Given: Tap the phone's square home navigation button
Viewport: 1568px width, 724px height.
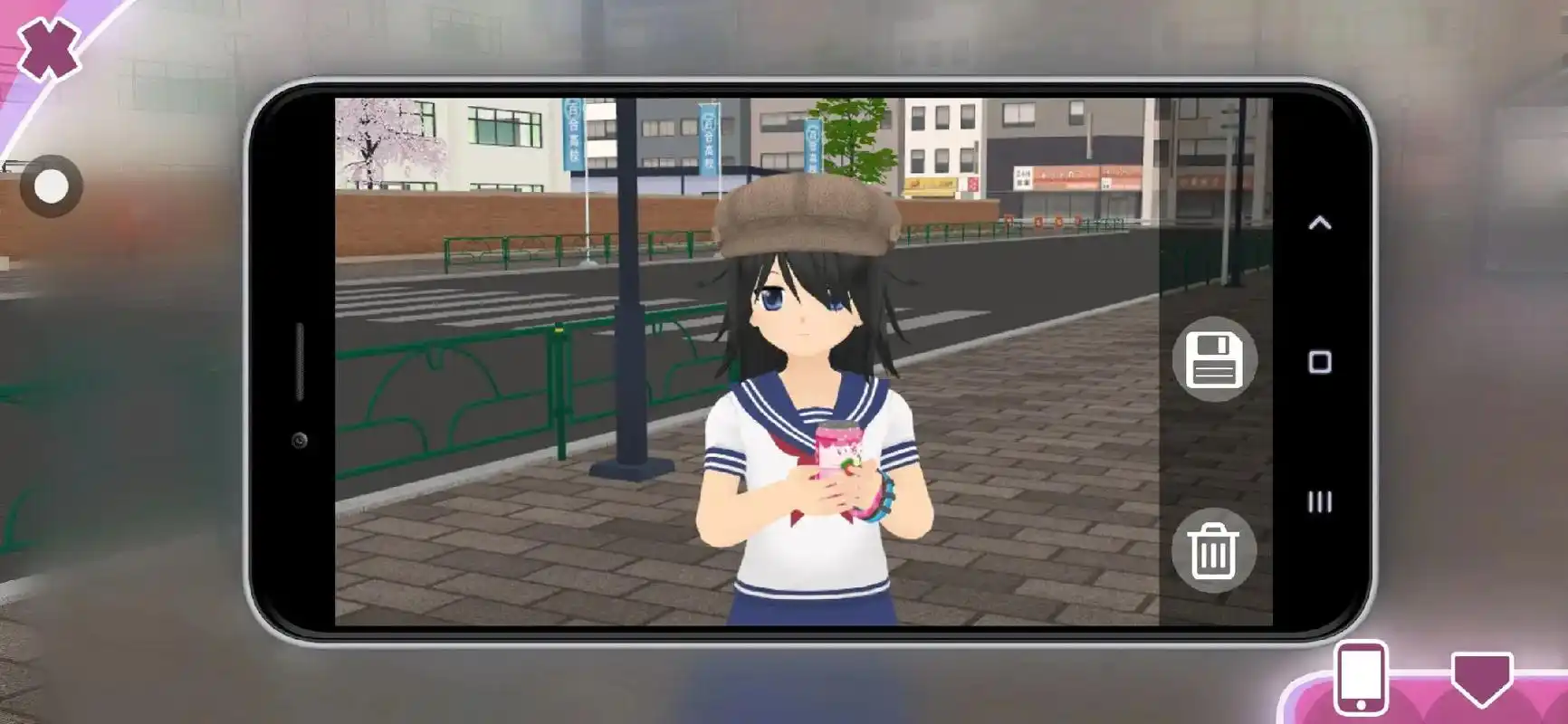Looking at the screenshot, I should click(1320, 363).
